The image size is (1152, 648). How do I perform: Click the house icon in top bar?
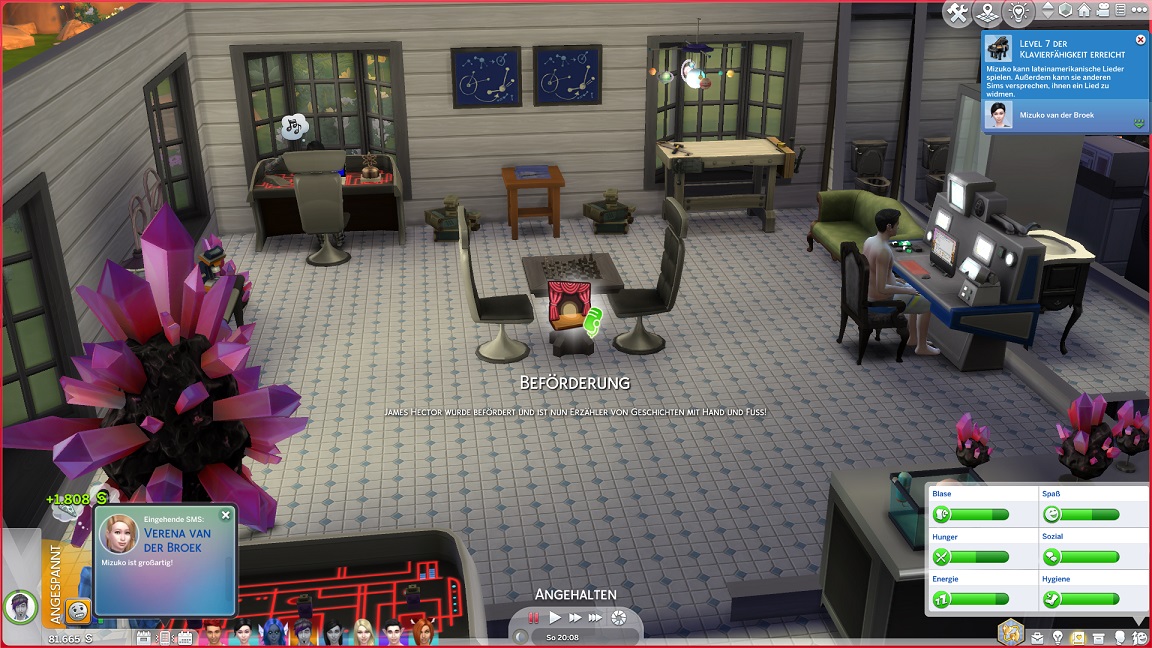(1085, 11)
